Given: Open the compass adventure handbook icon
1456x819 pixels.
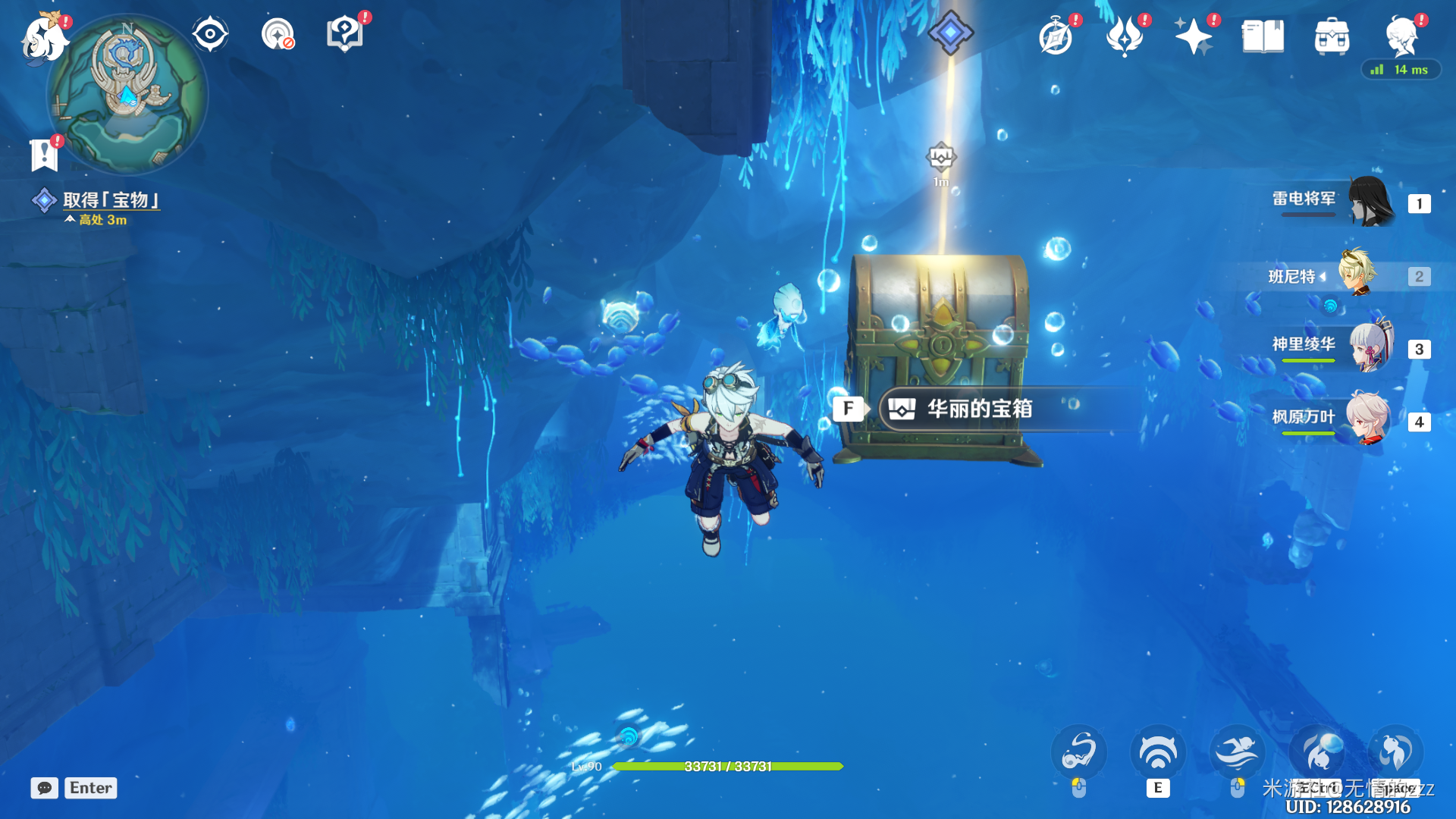Looking at the screenshot, I should 1056,36.
